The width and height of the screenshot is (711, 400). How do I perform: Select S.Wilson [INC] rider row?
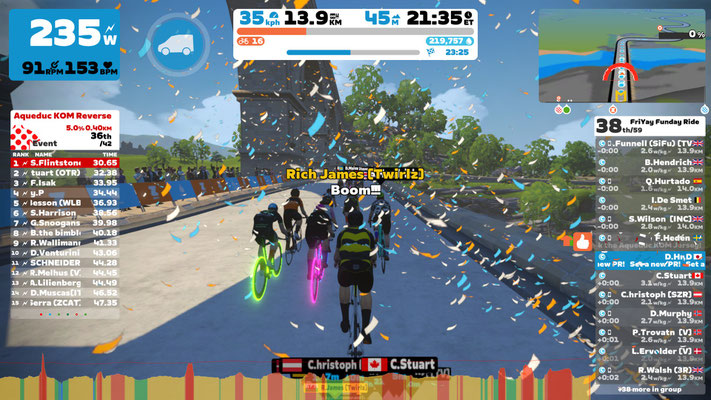(x=651, y=222)
